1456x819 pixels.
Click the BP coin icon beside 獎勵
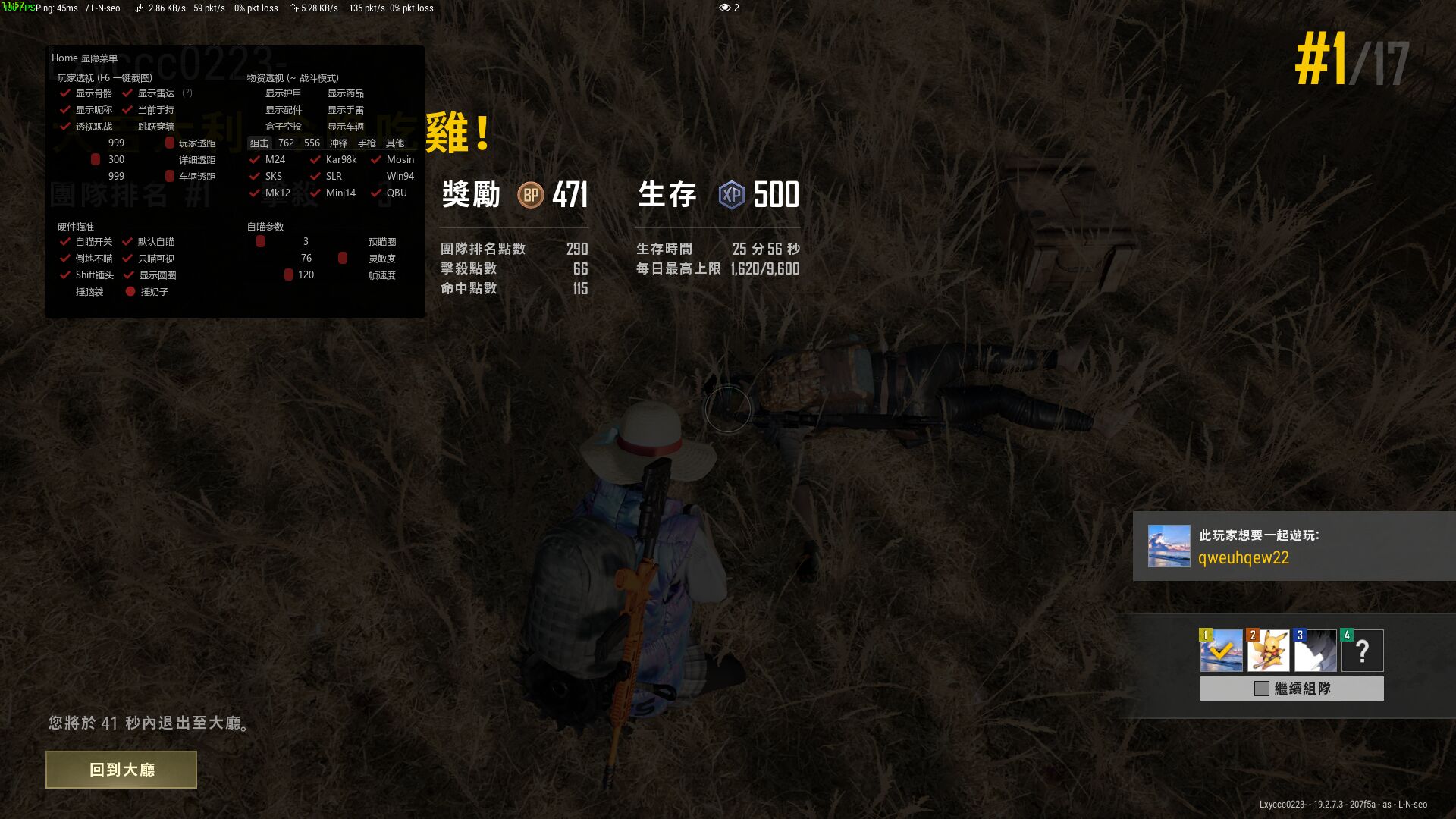click(x=531, y=196)
